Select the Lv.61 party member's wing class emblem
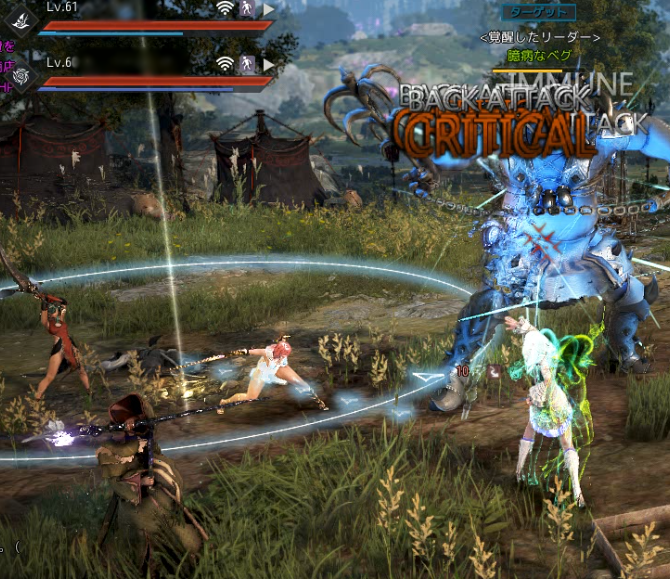670x579 pixels. click(21, 18)
